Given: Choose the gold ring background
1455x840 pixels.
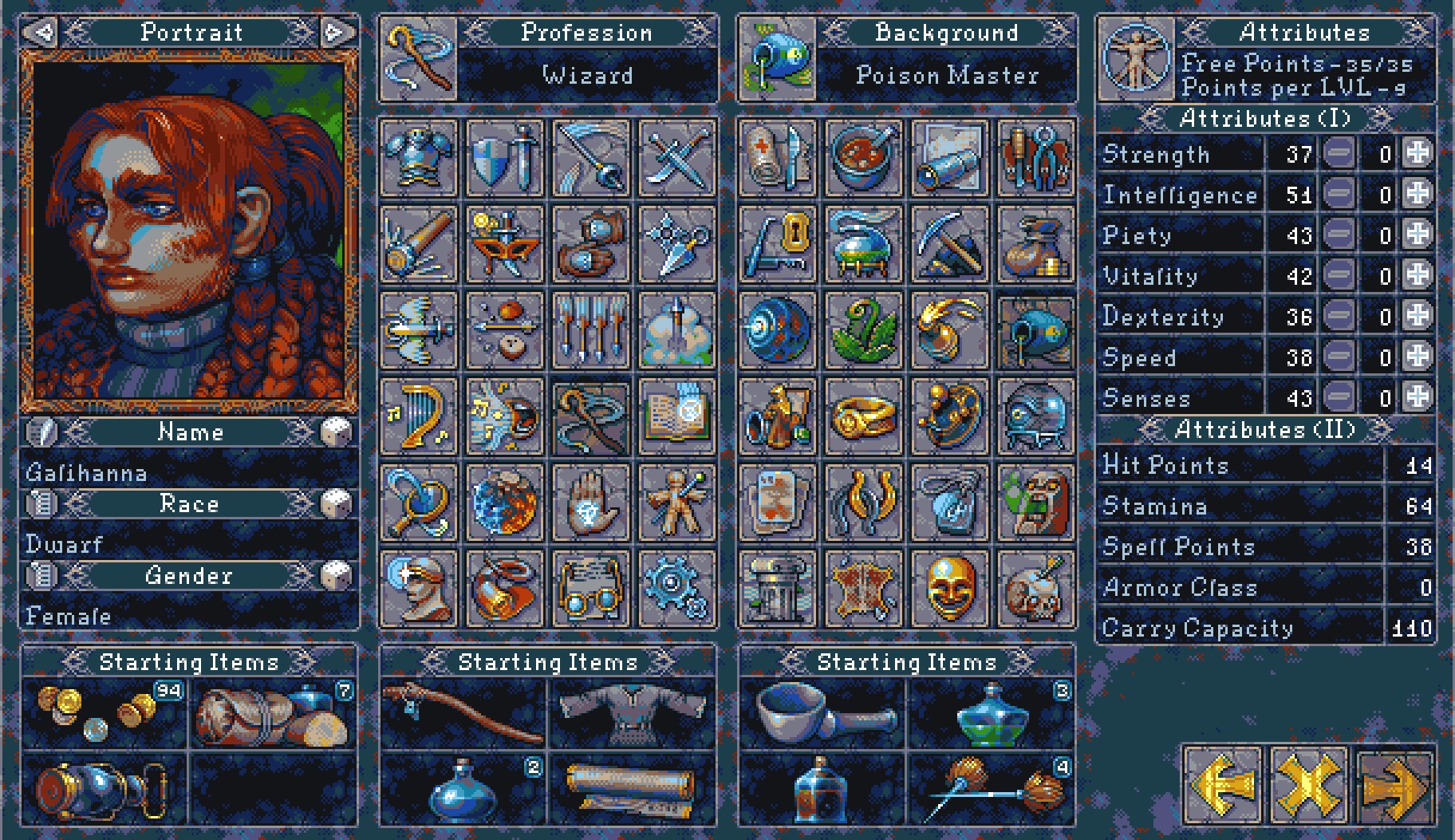Looking at the screenshot, I should point(863,416).
